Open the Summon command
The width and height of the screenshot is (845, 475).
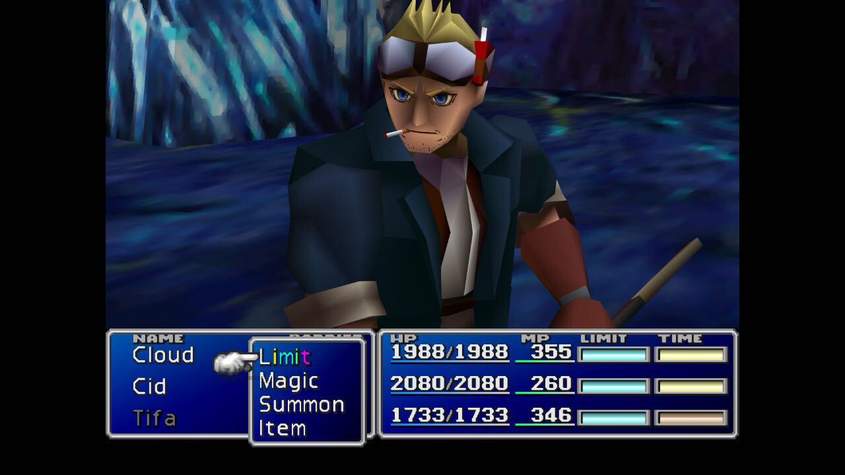pyautogui.click(x=301, y=405)
